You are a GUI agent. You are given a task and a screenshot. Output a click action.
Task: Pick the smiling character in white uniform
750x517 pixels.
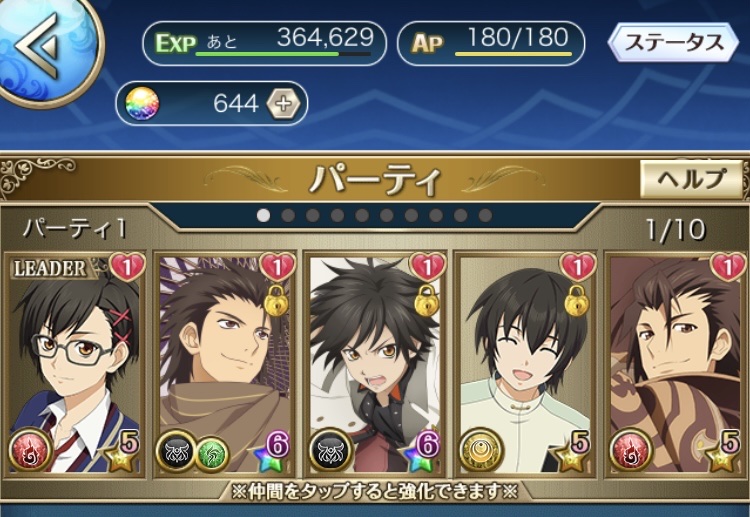(526, 365)
